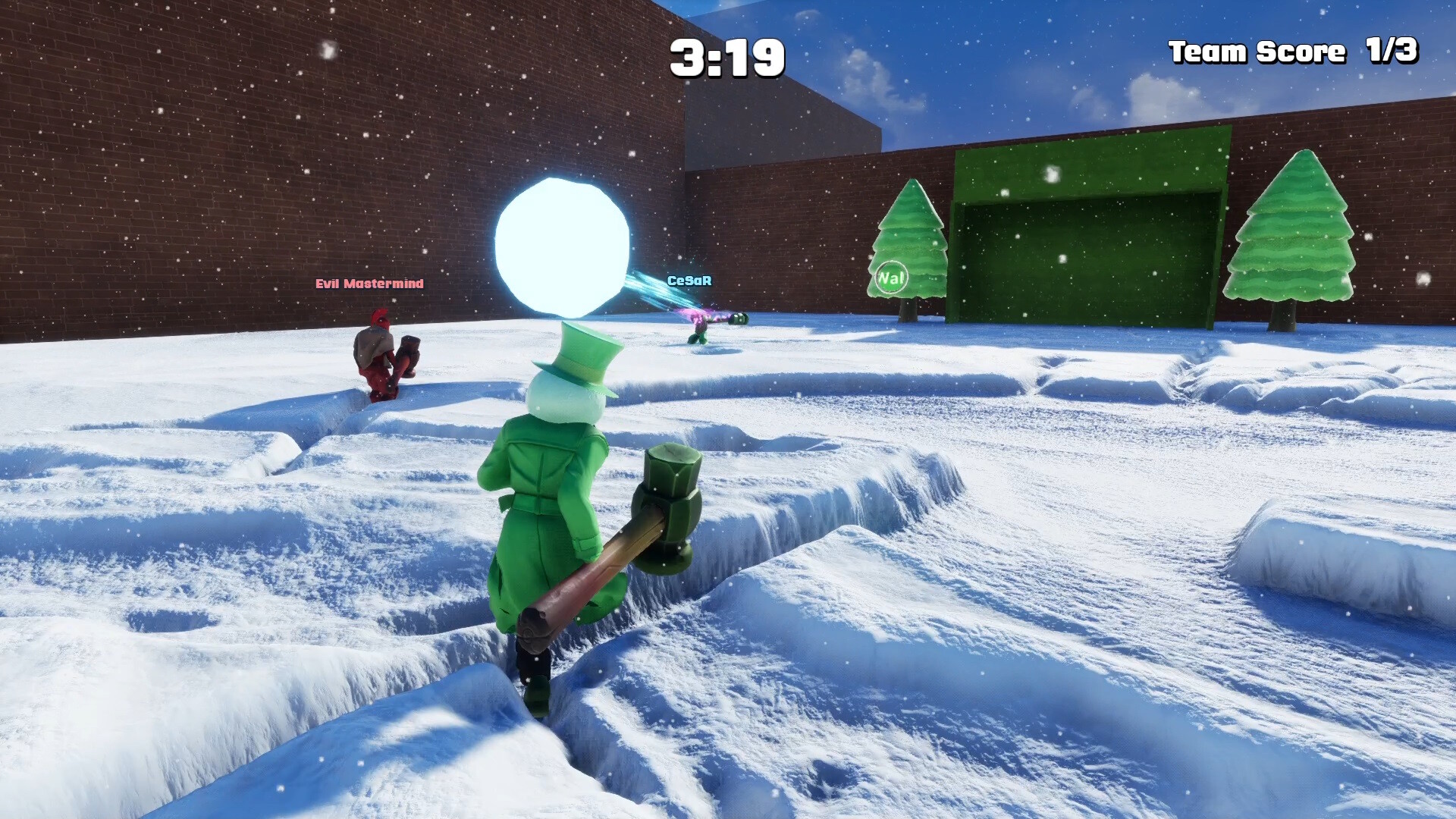1456x819 pixels.
Task: Click the Evil Mastermind nametag to toggle it
Action: point(369,285)
